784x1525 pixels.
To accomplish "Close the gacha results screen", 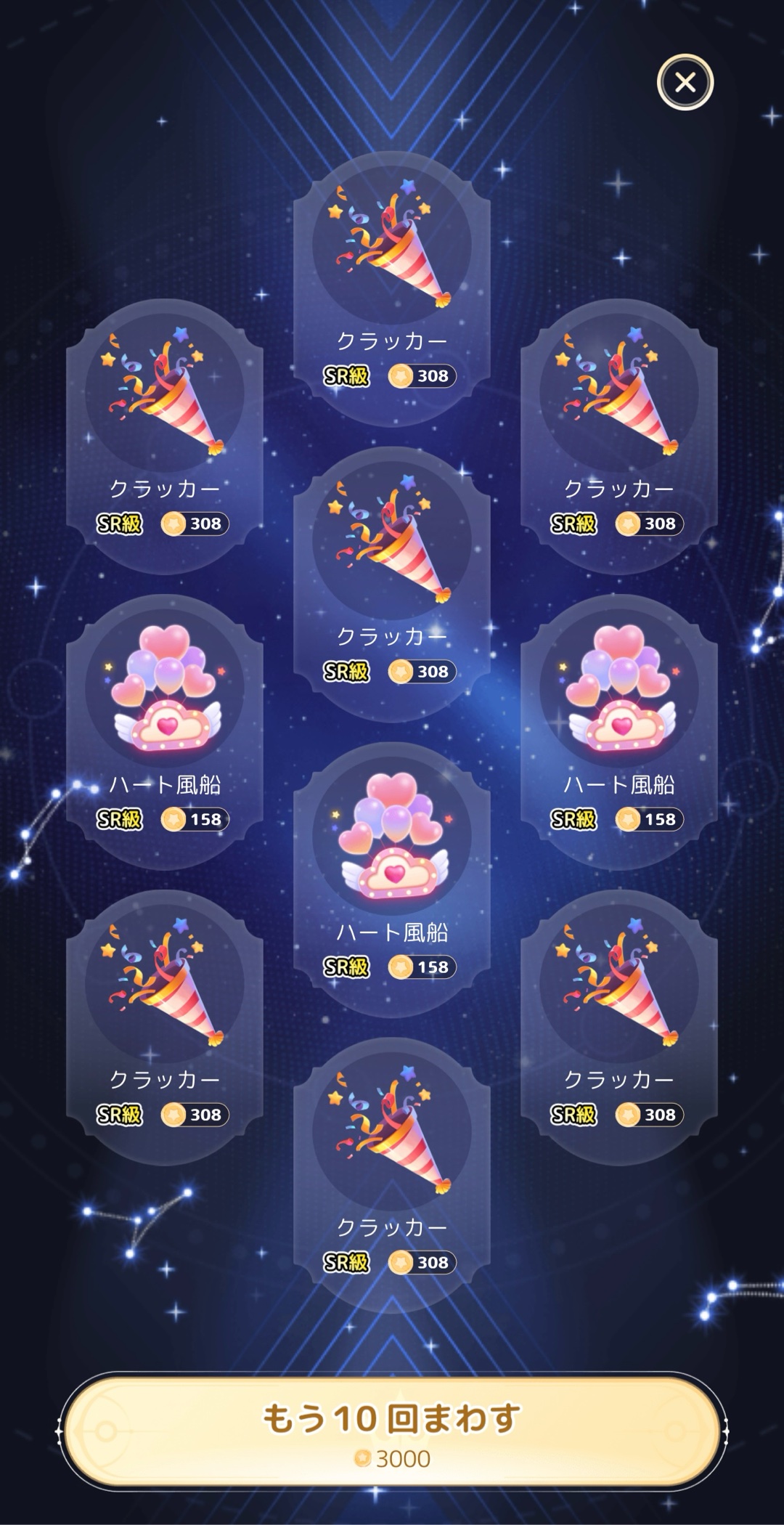I will [x=685, y=83].
